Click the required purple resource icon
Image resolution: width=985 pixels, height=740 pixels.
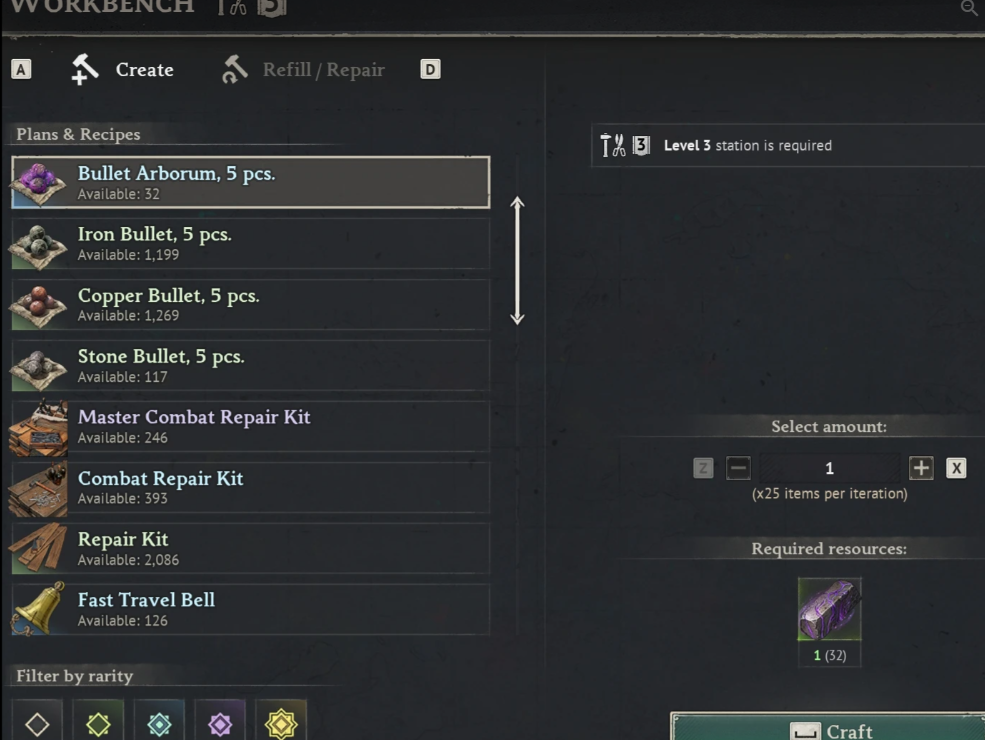[x=829, y=609]
